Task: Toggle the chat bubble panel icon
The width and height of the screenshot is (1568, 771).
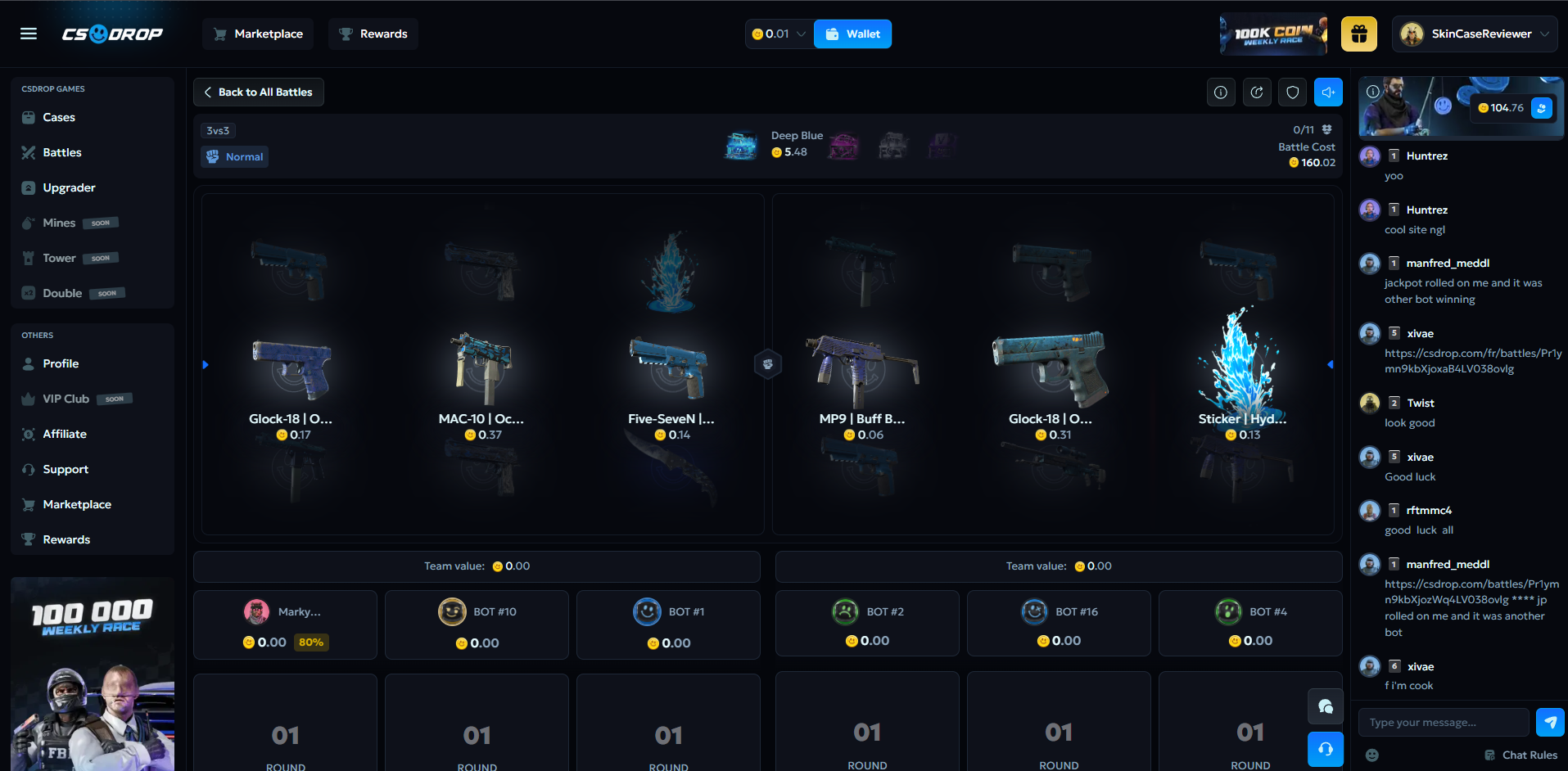Action: point(1325,706)
